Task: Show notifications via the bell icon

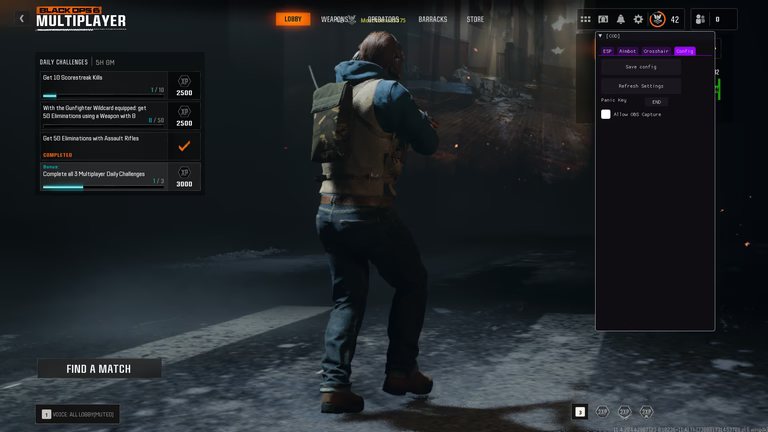Action: tap(620, 19)
